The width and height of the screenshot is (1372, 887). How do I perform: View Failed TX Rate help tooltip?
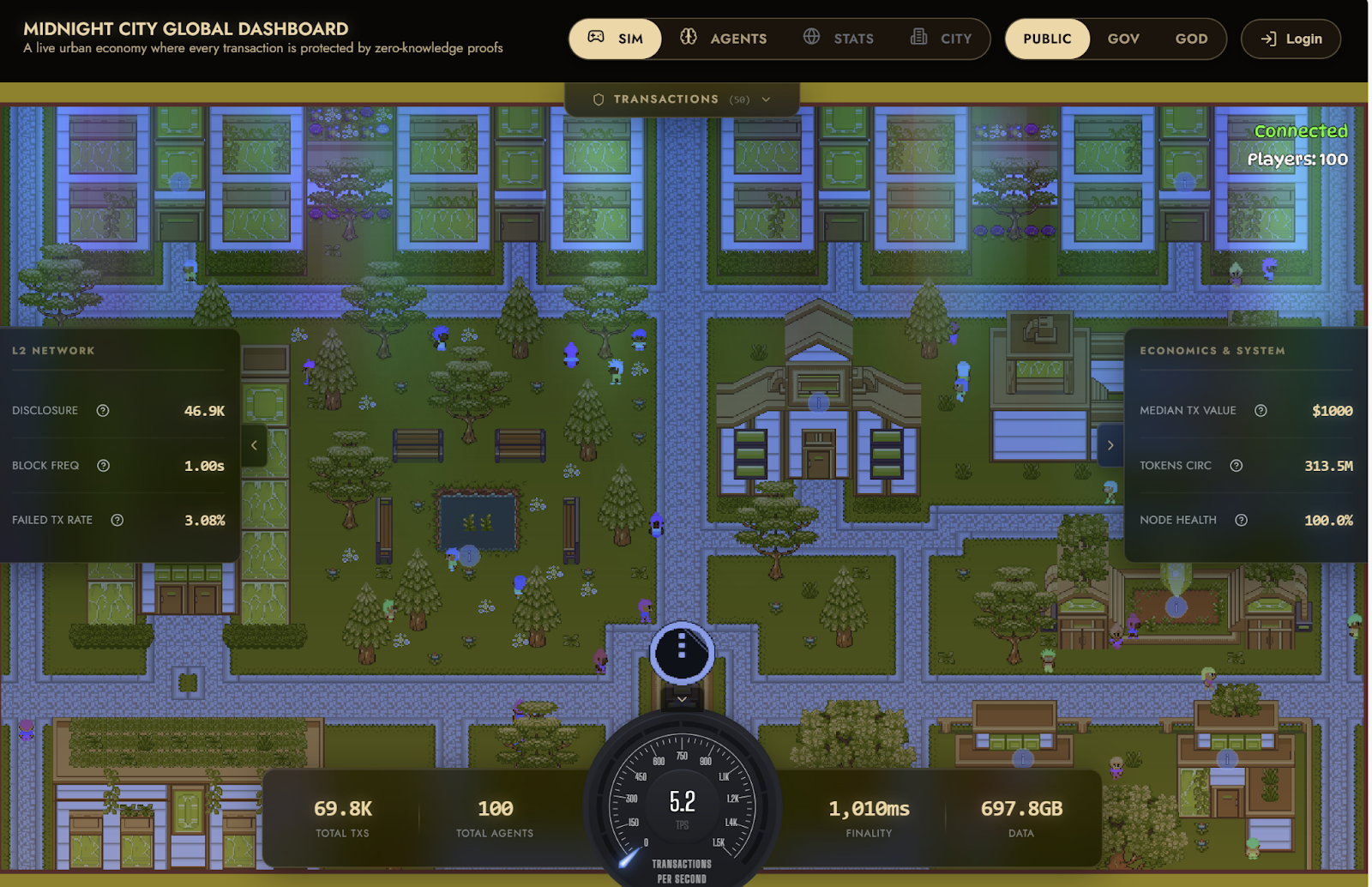pos(117,520)
